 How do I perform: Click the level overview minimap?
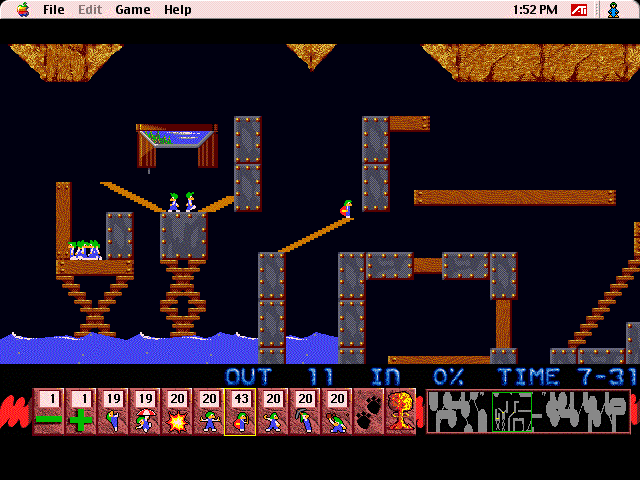tap(528, 411)
